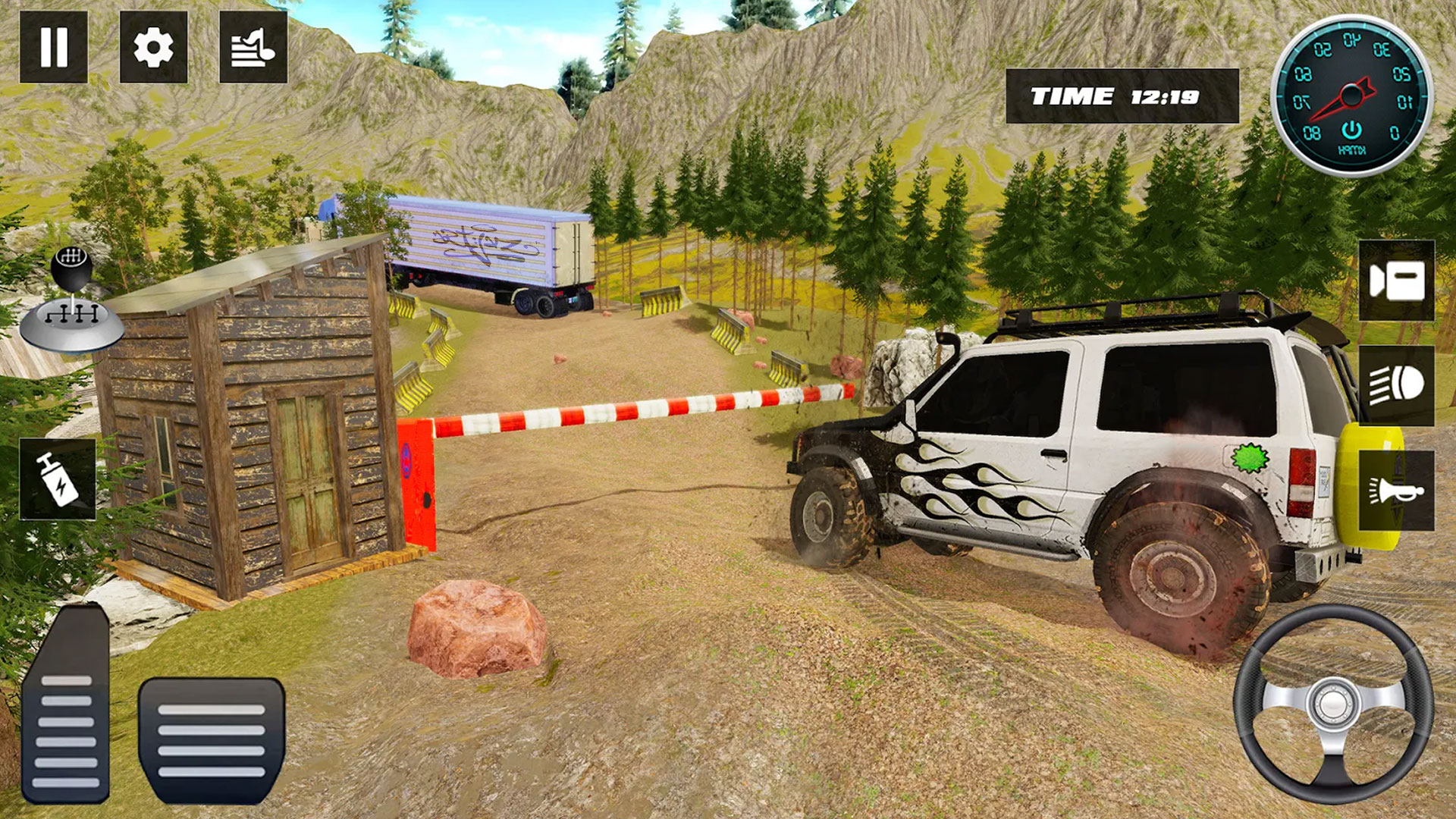Tap the red-and-white barrier gate
This screenshot has height=819, width=1456.
(637, 407)
